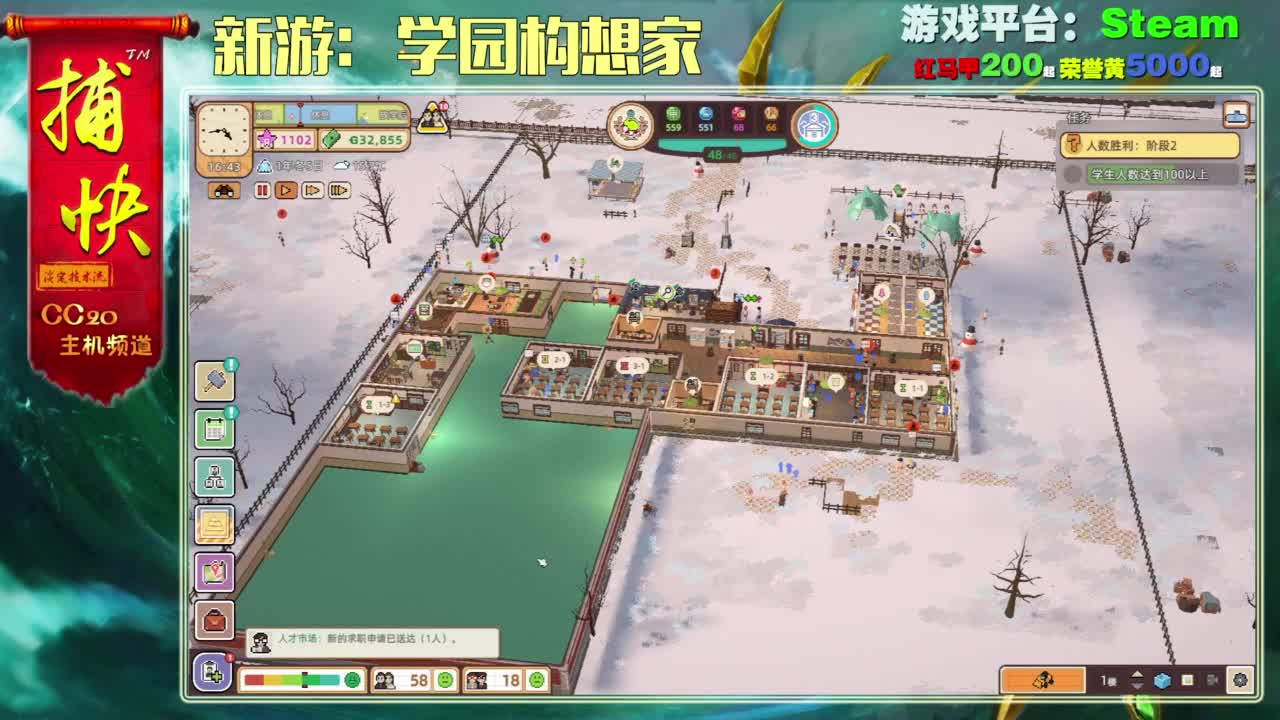Toggle the grid overlay button
Screen dimensions: 1280x720
tap(1187, 681)
